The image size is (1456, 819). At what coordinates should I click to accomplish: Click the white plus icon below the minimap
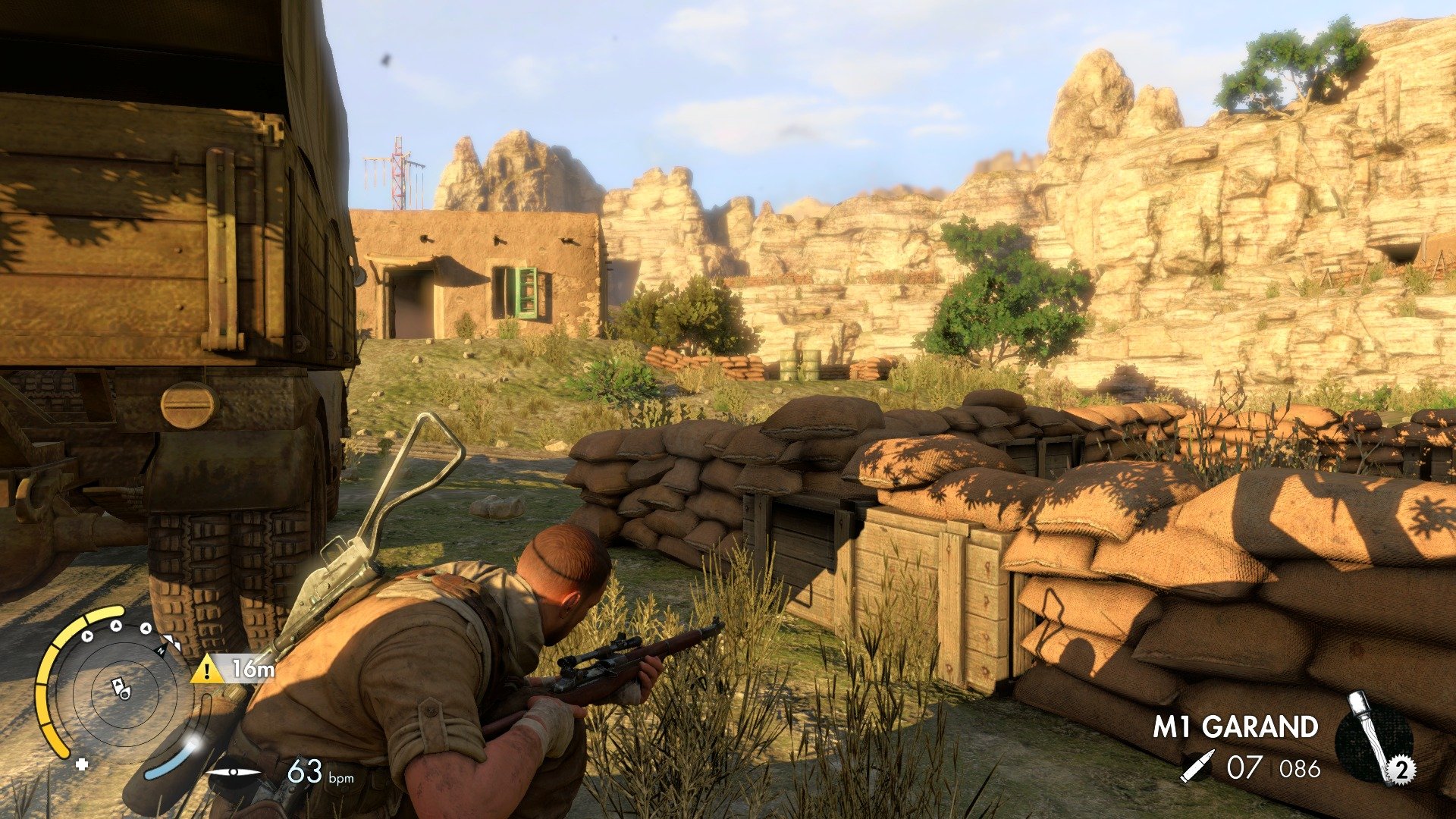81,765
